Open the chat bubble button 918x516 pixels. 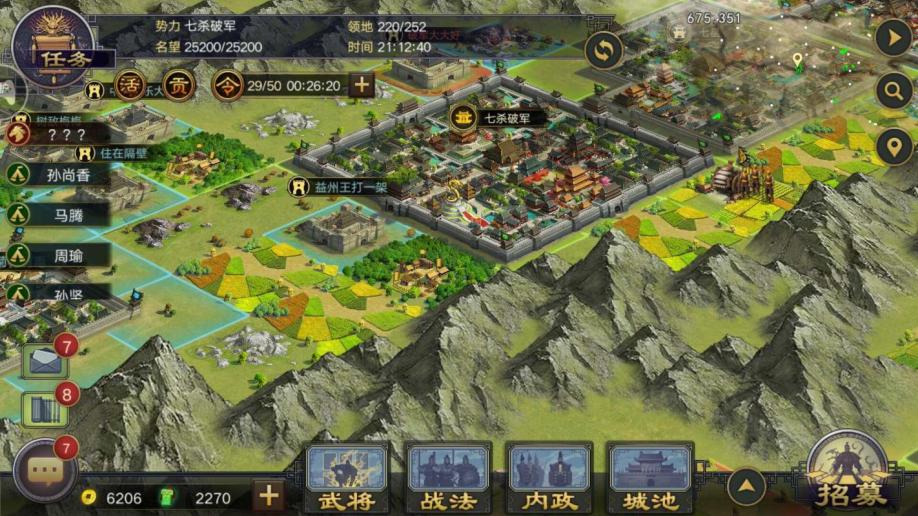[45, 469]
